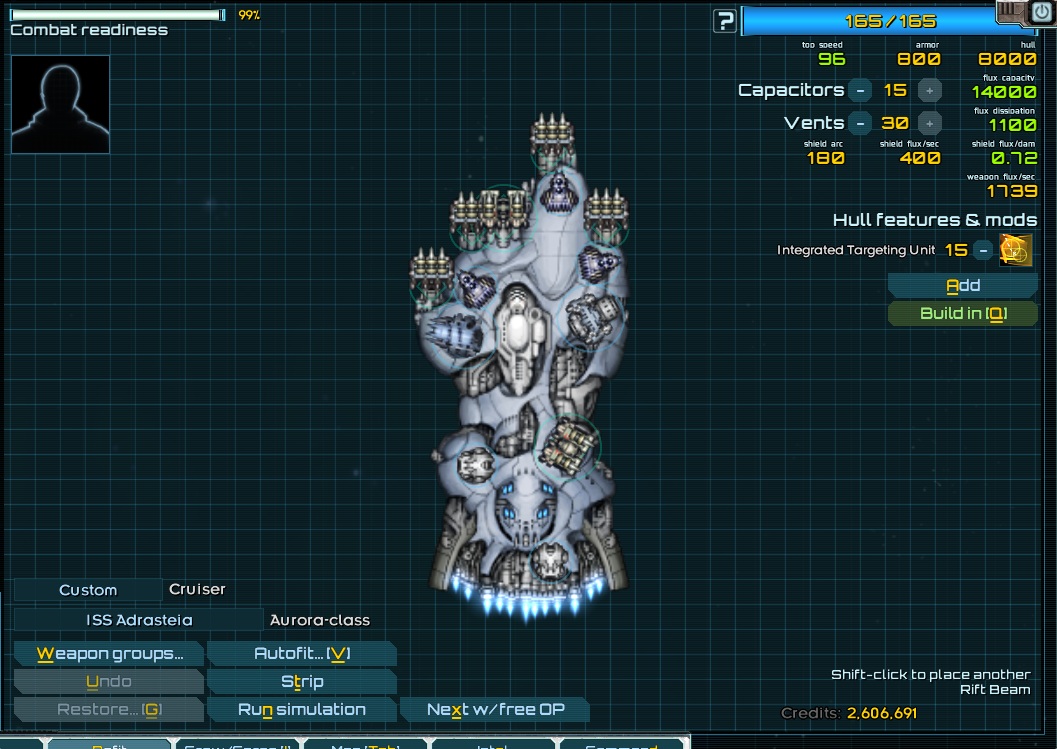This screenshot has width=1057, height=749.
Task: Reduce Vents using the minus button
Action: point(860,124)
